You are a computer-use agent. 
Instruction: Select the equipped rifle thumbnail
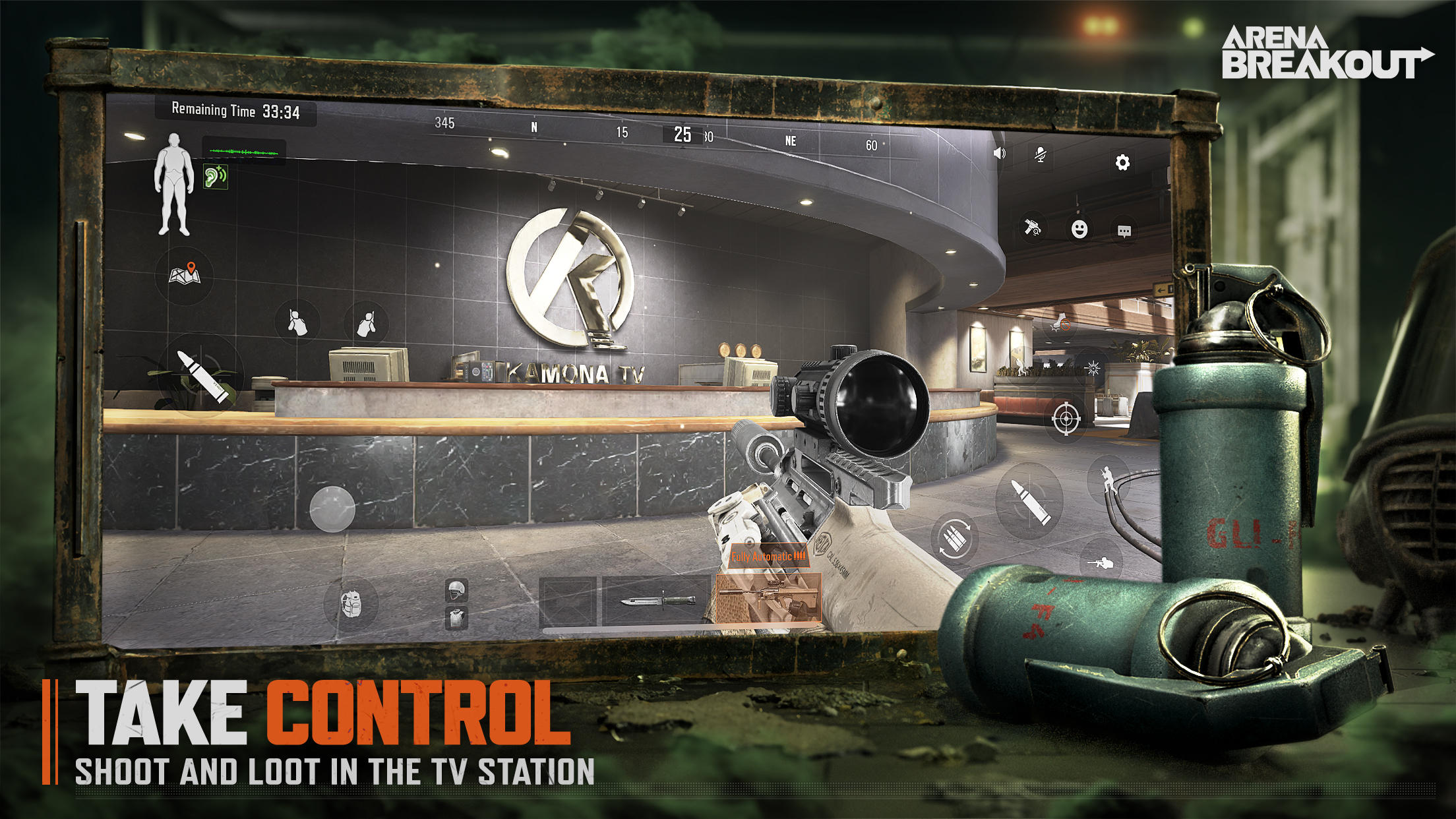[769, 598]
